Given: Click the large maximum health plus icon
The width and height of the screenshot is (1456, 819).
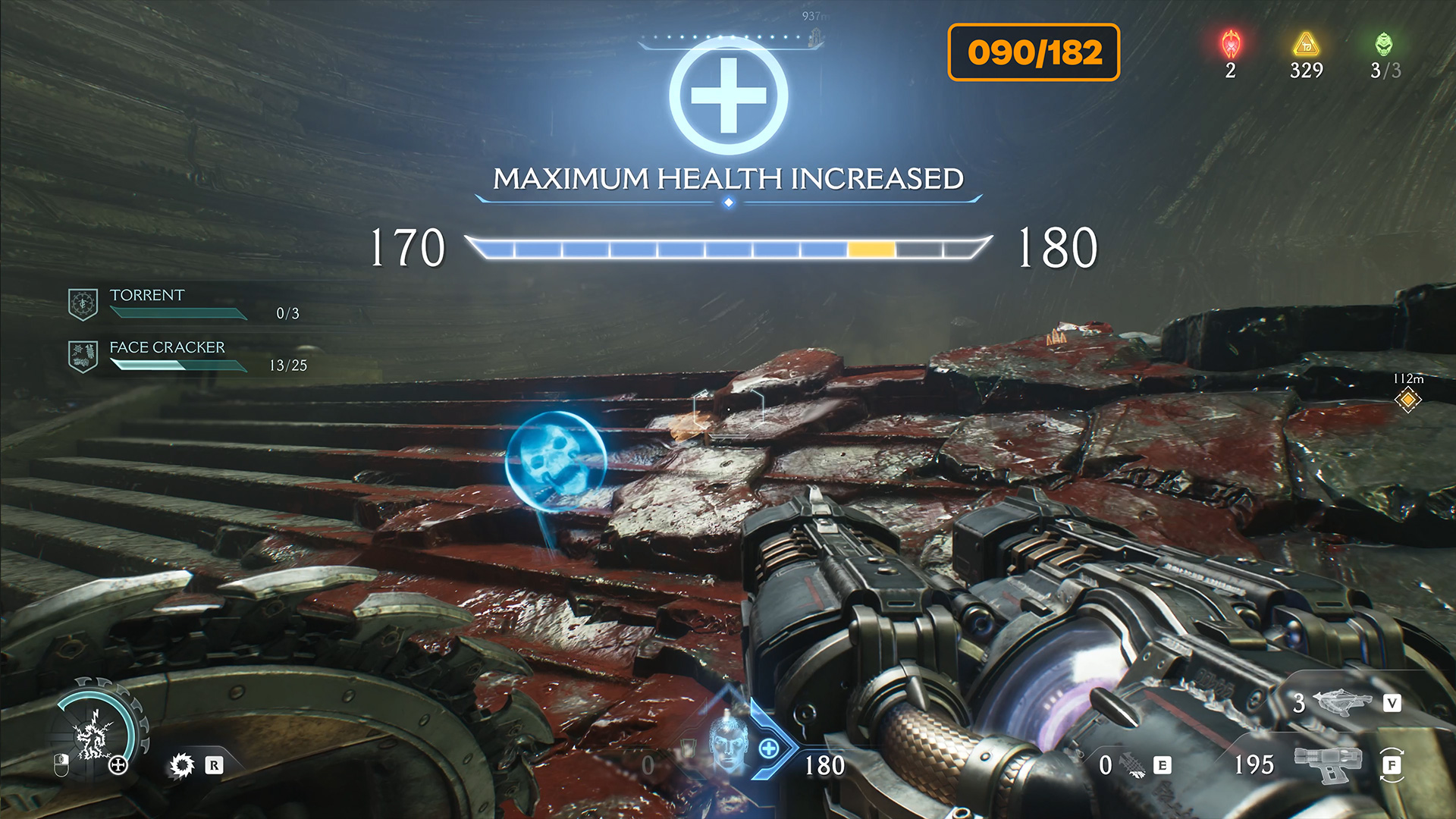Looking at the screenshot, I should pos(728,96).
